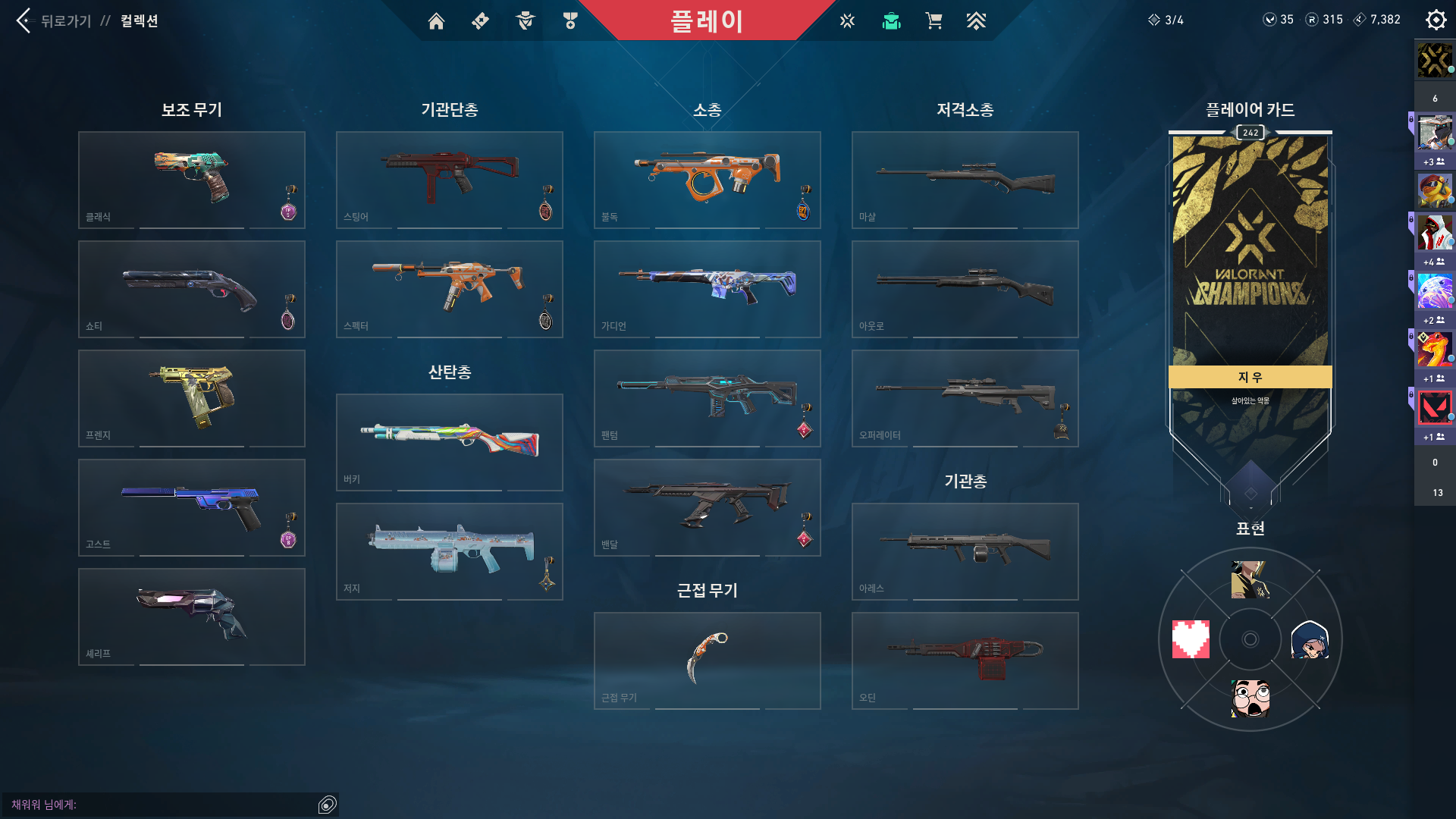Open the settings gear
The height and width of the screenshot is (819, 1456).
[x=1435, y=19]
